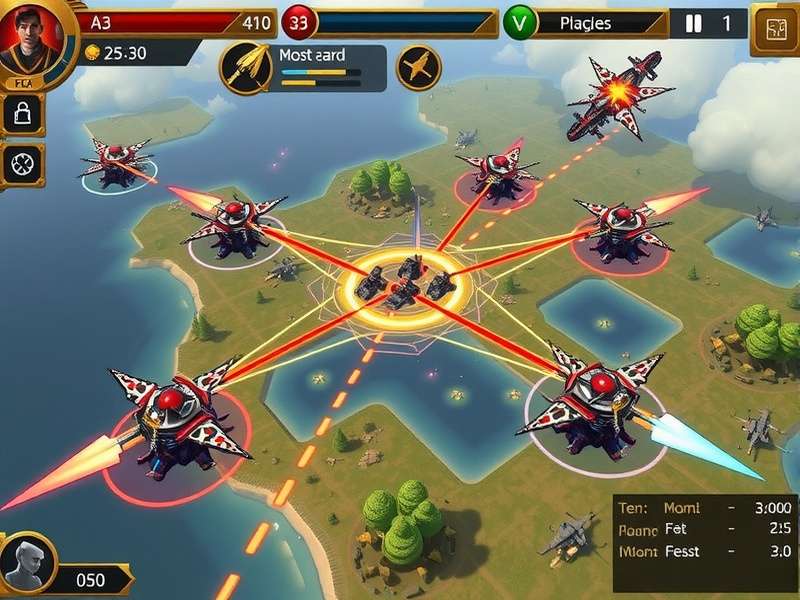The height and width of the screenshot is (600, 800).
Task: Activate the golden missile ability icon
Action: coord(246,68)
